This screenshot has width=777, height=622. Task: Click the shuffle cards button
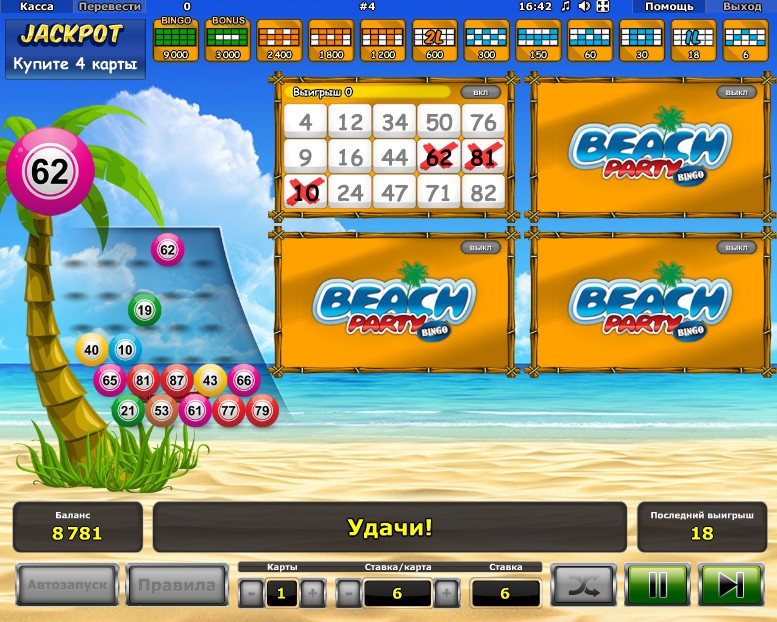[x=584, y=585]
